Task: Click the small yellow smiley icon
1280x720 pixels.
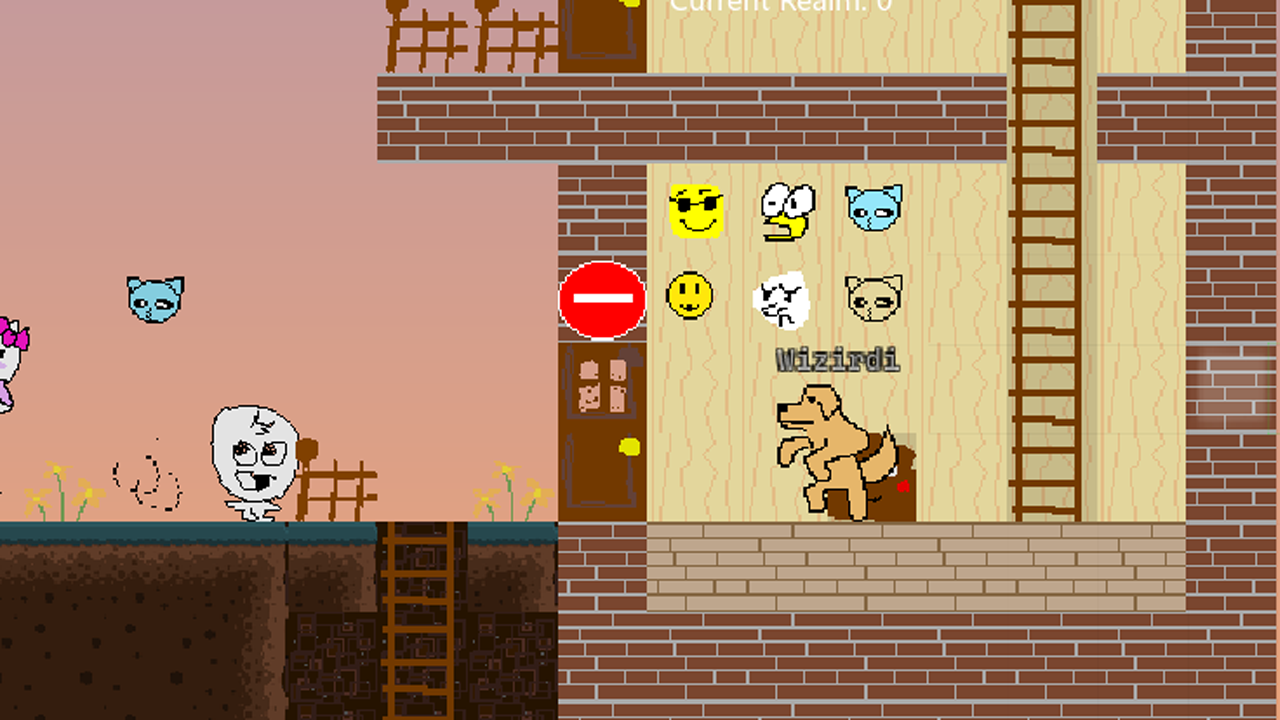Action: coord(688,295)
